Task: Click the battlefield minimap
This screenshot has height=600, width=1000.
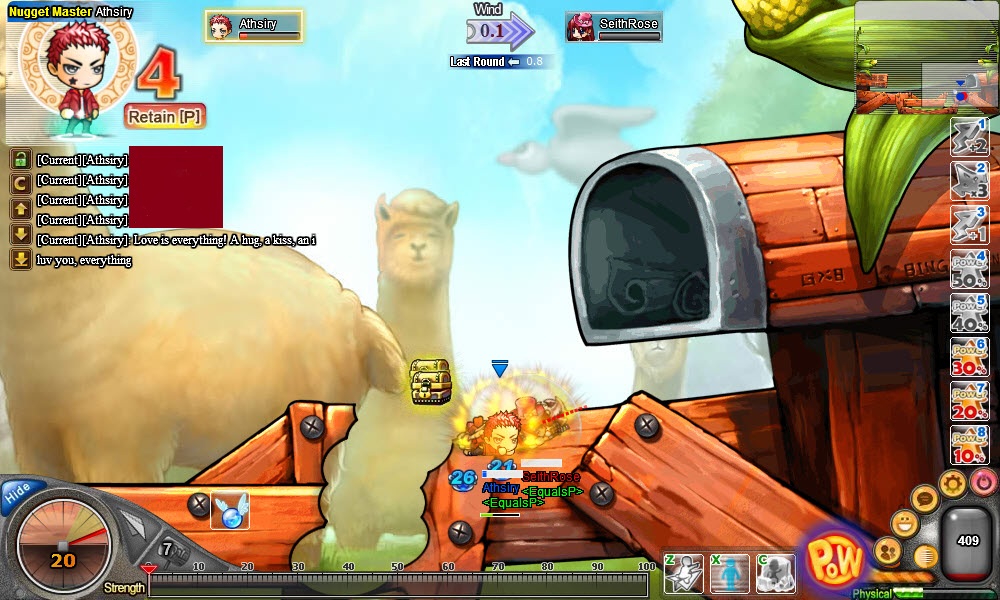Action: tap(926, 58)
